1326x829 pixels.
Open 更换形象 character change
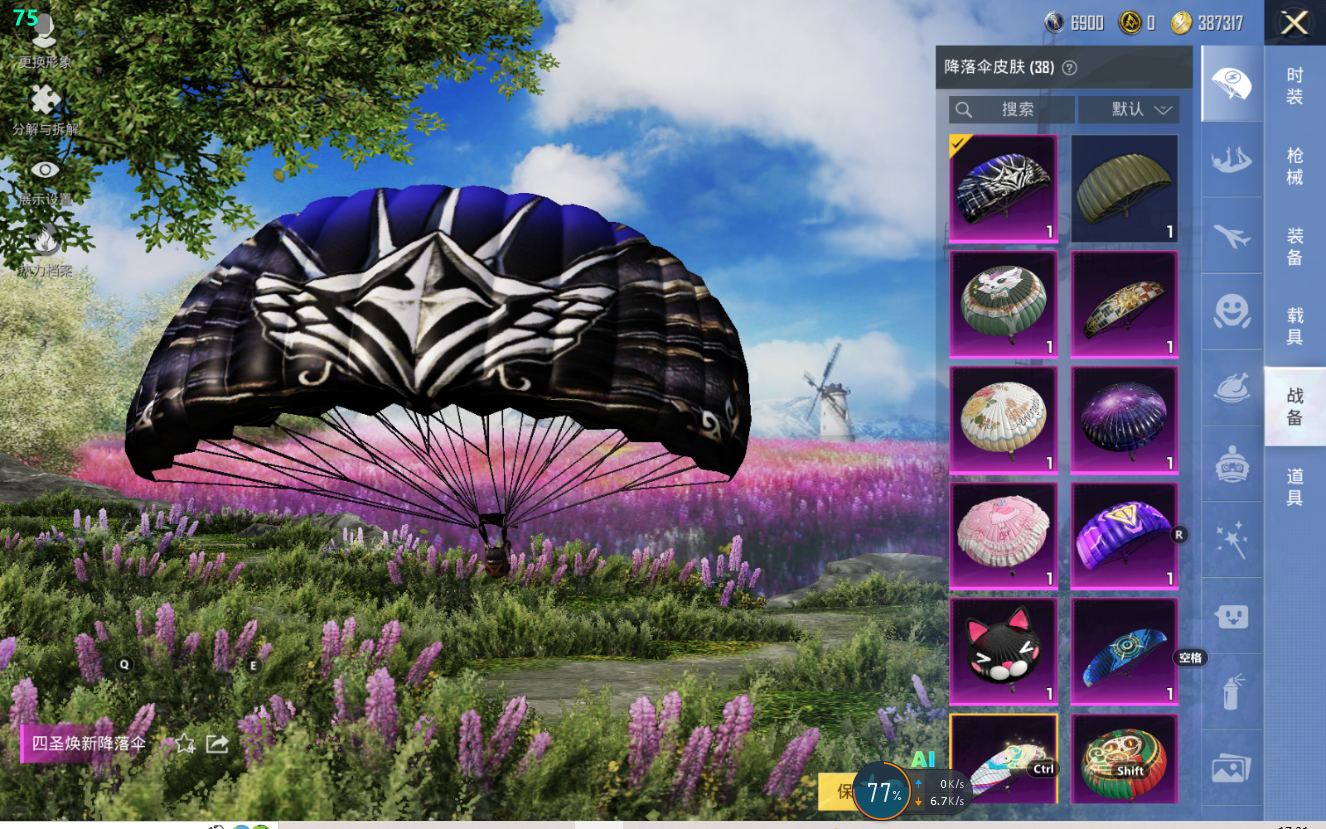(44, 40)
